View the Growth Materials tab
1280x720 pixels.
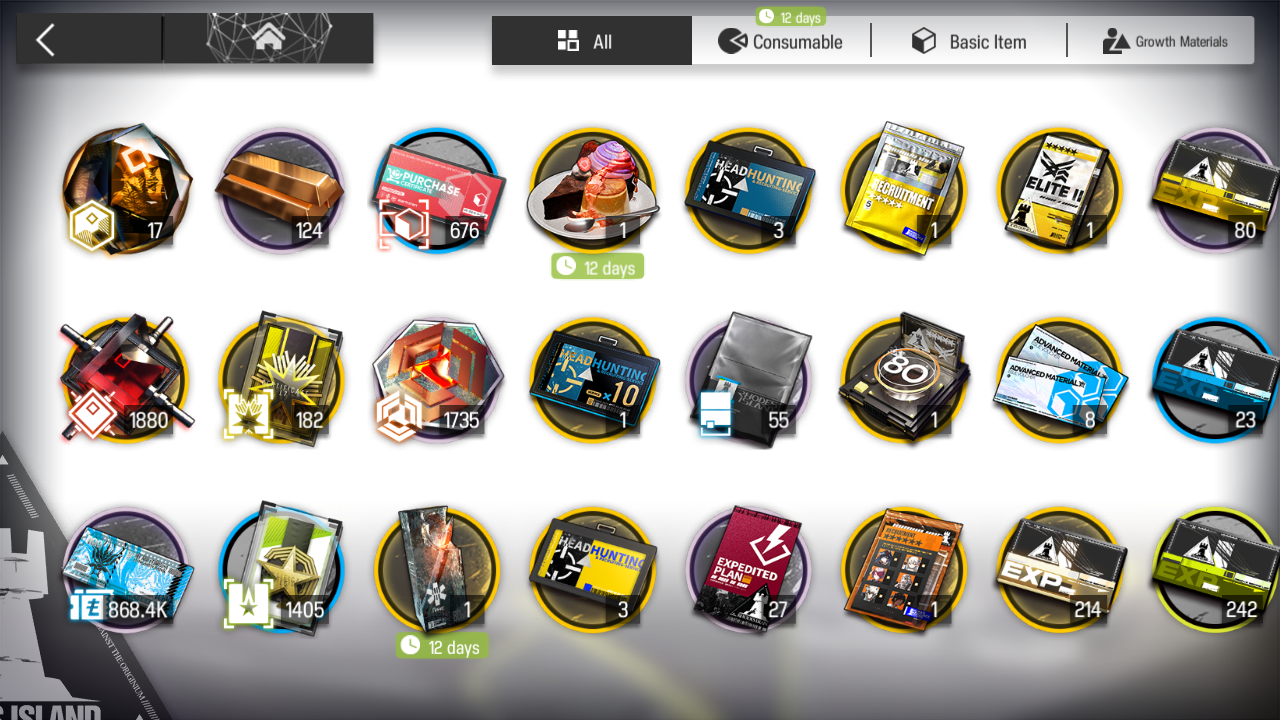pos(1164,41)
